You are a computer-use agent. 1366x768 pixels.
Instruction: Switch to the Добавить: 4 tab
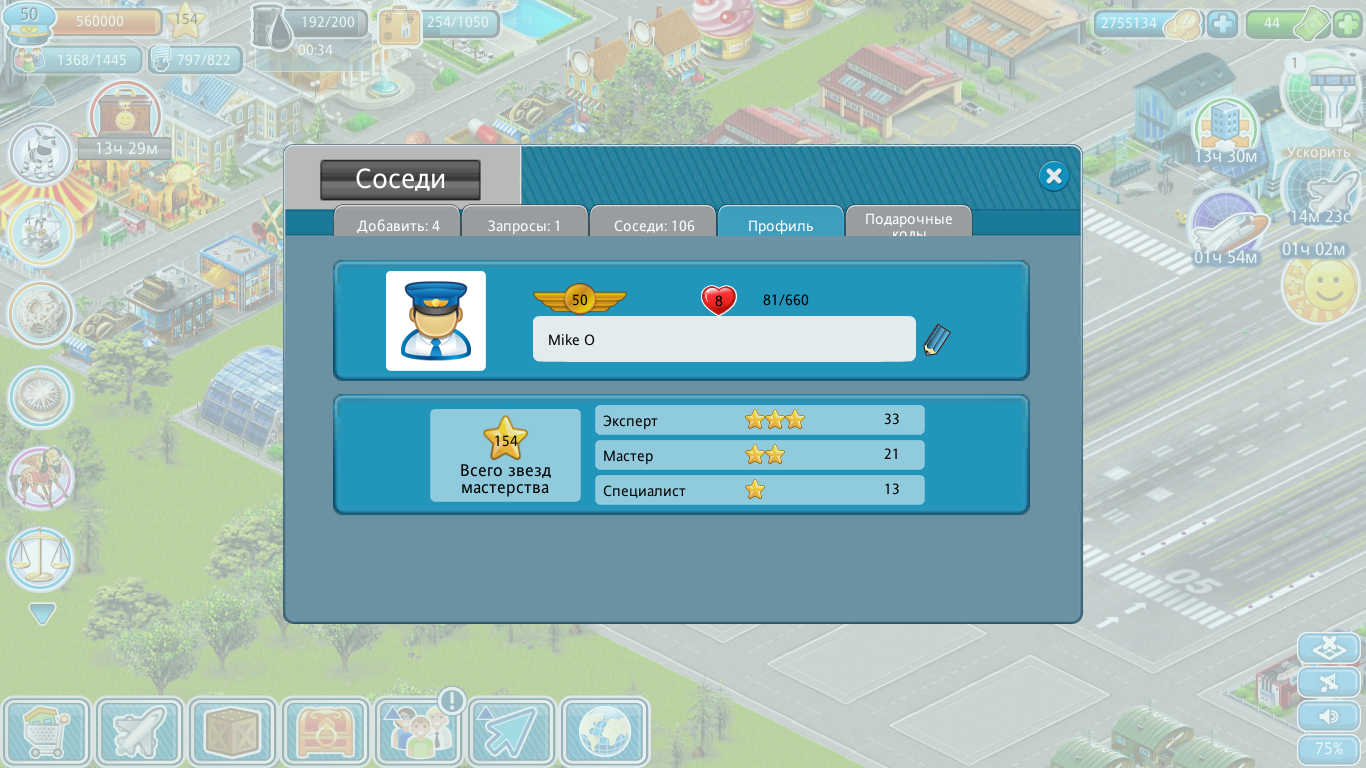click(398, 224)
